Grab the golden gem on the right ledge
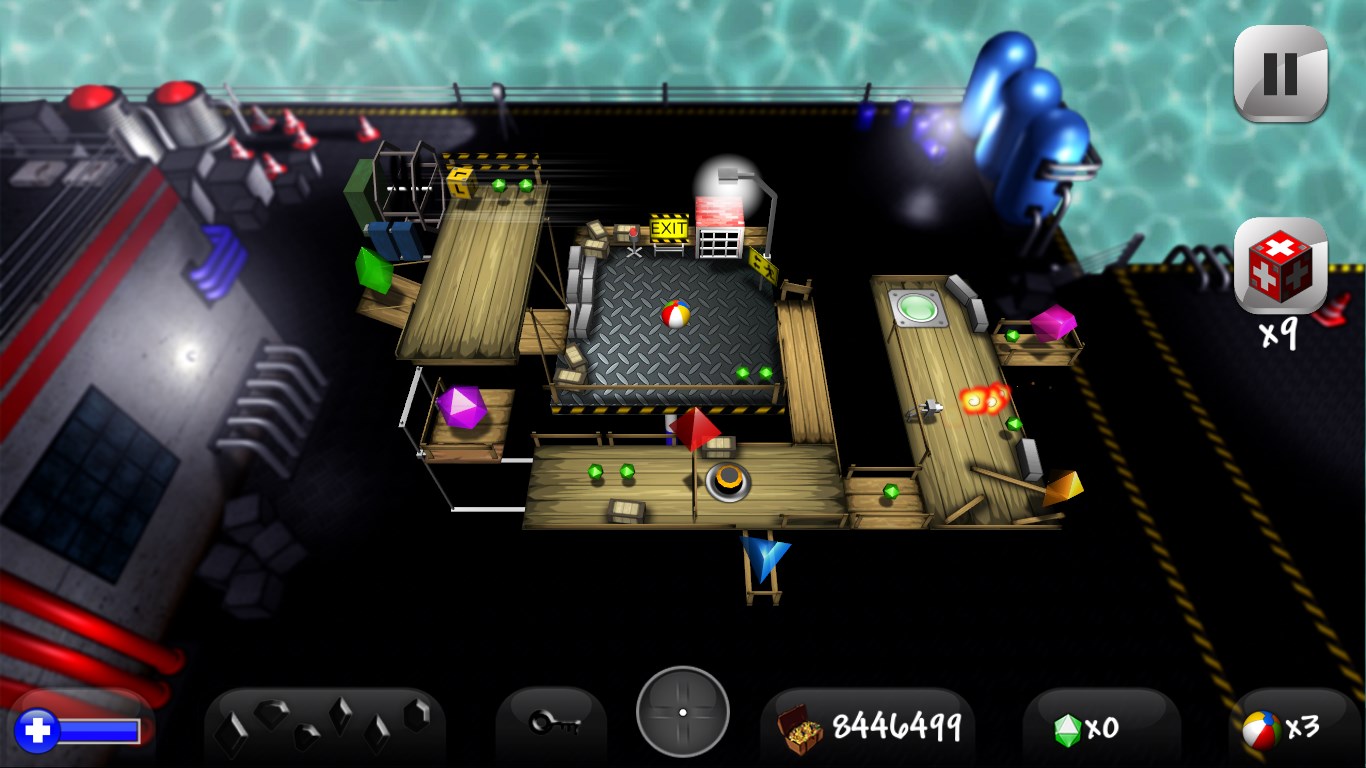The image size is (1366, 768). (x=1063, y=488)
